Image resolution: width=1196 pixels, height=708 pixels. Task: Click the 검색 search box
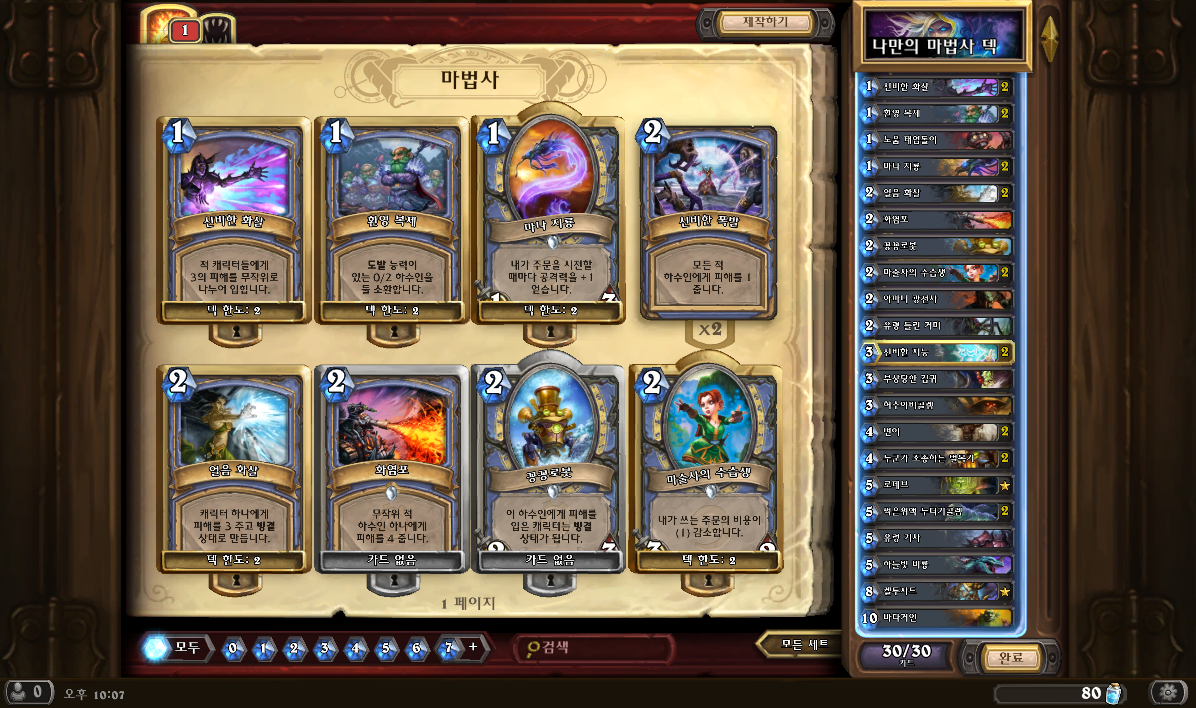pyautogui.click(x=595, y=648)
